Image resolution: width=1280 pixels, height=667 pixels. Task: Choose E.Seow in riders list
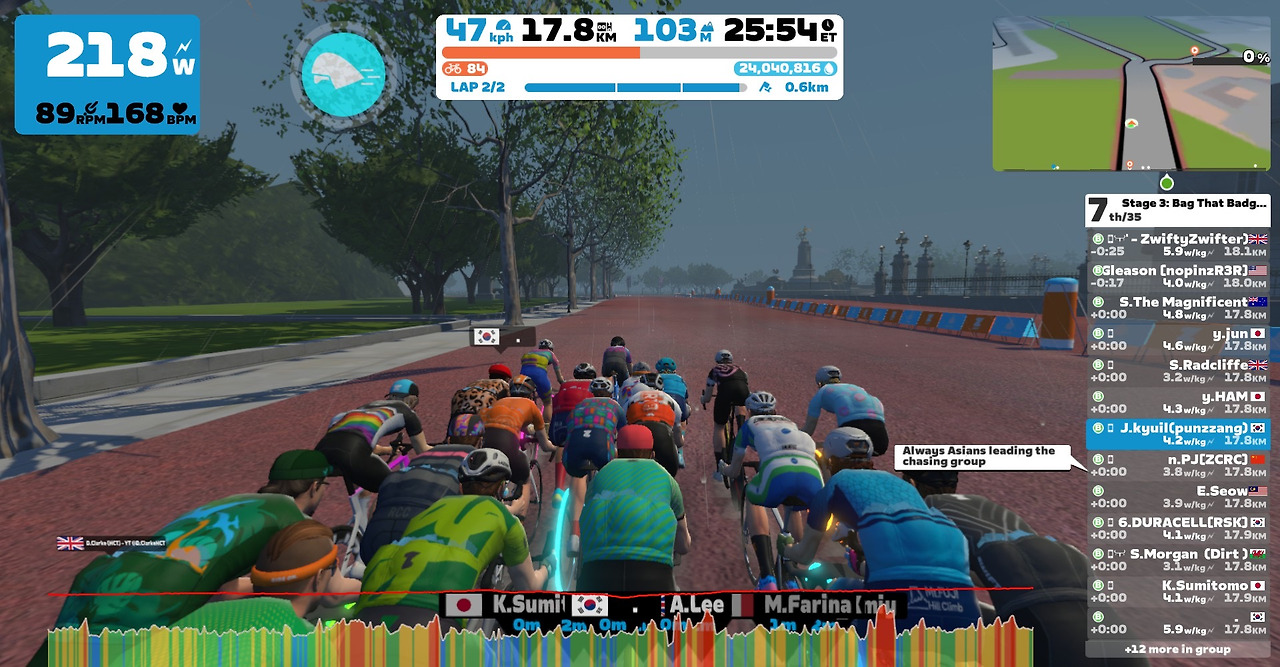[x=1178, y=497]
